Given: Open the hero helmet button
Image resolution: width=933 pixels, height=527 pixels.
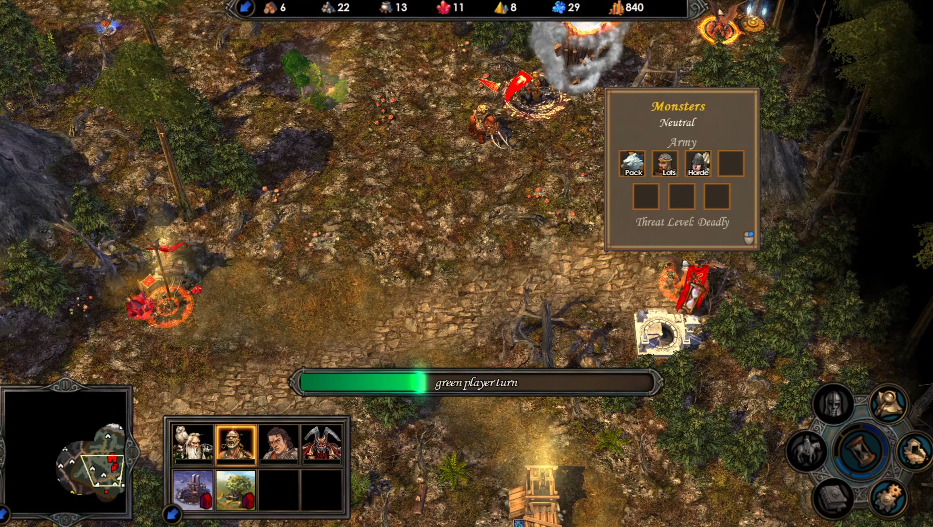Looking at the screenshot, I should coord(833,404).
